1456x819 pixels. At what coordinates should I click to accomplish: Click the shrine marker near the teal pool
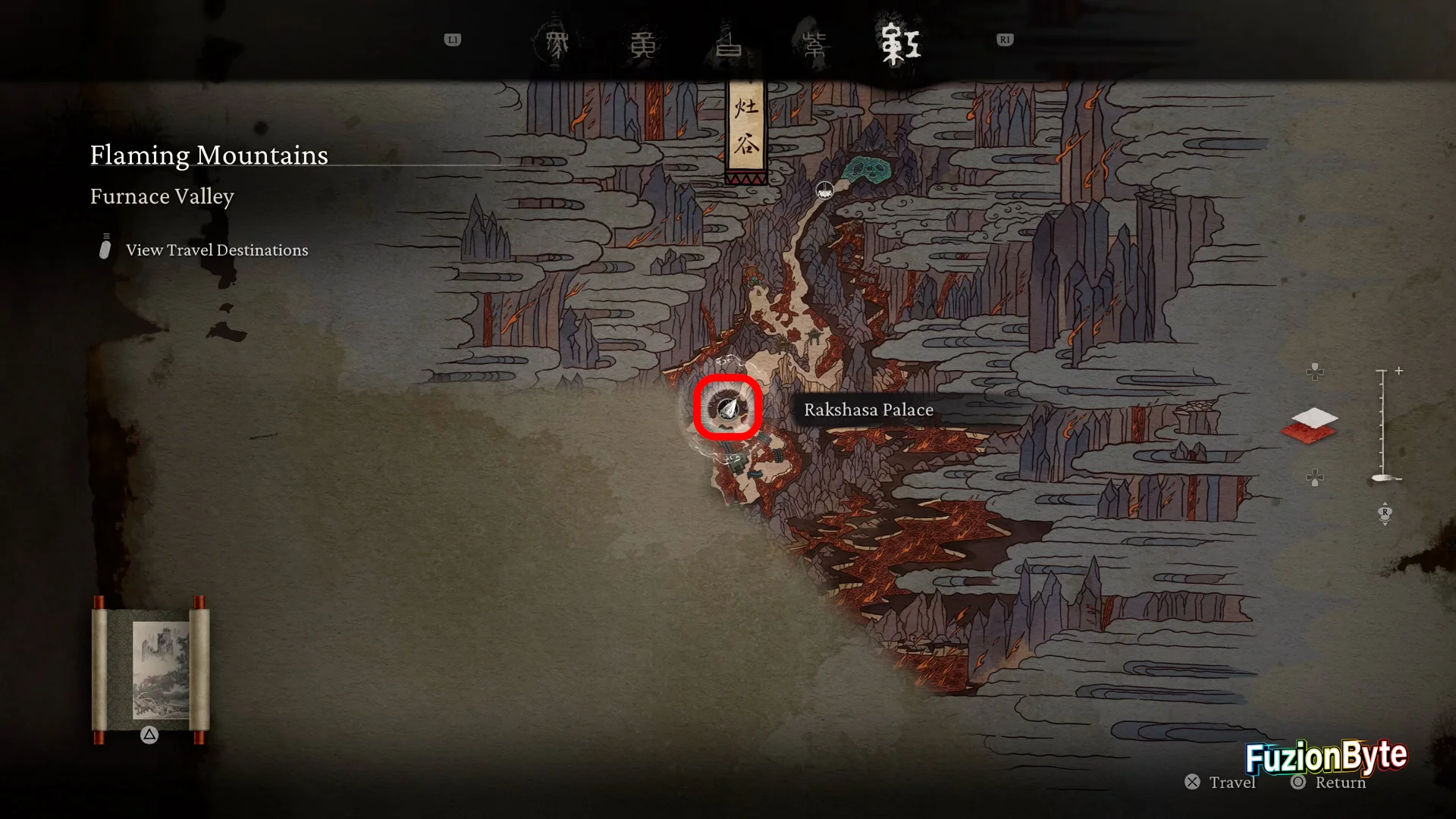tap(824, 190)
